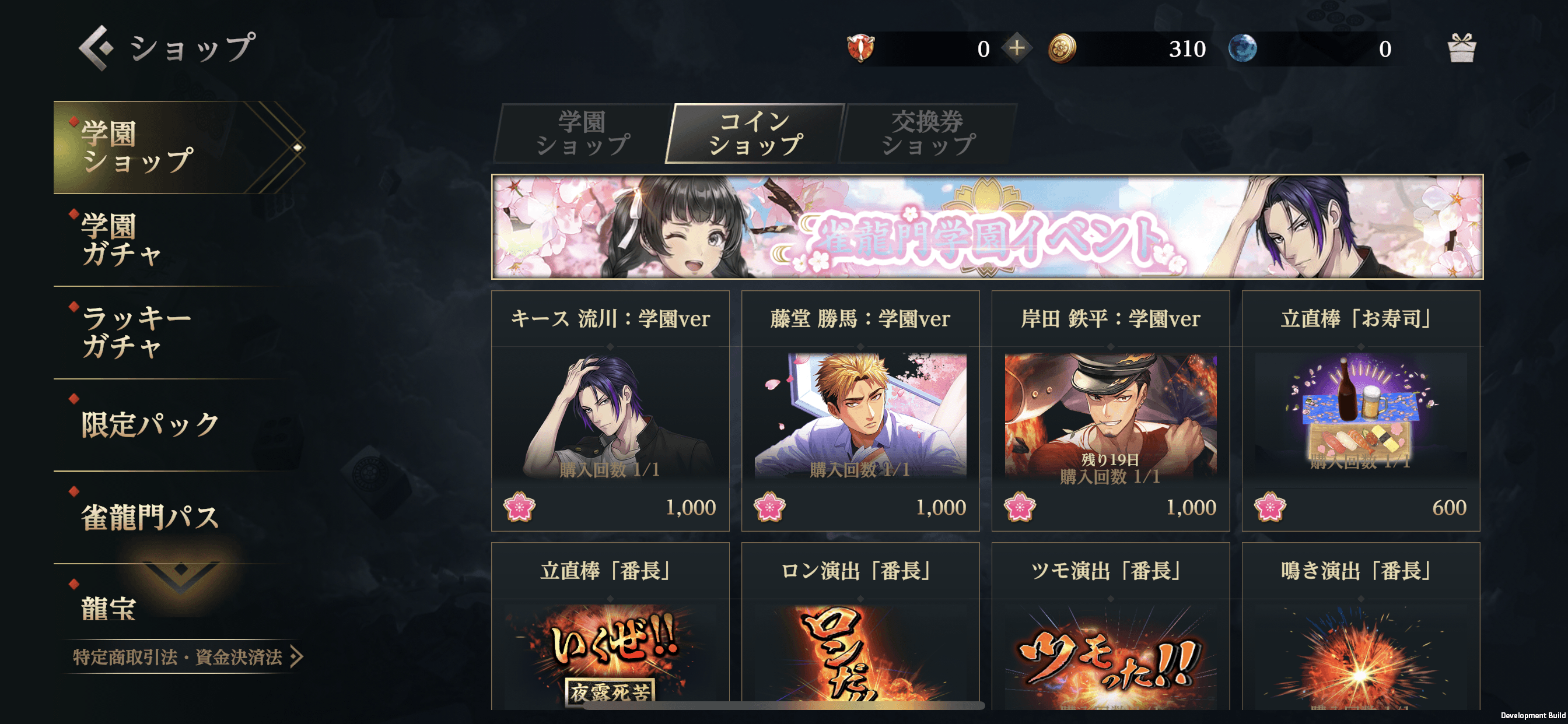Image resolution: width=1568 pixels, height=724 pixels.
Task: Switch to the 交換券ショップ tab
Action: [x=928, y=134]
